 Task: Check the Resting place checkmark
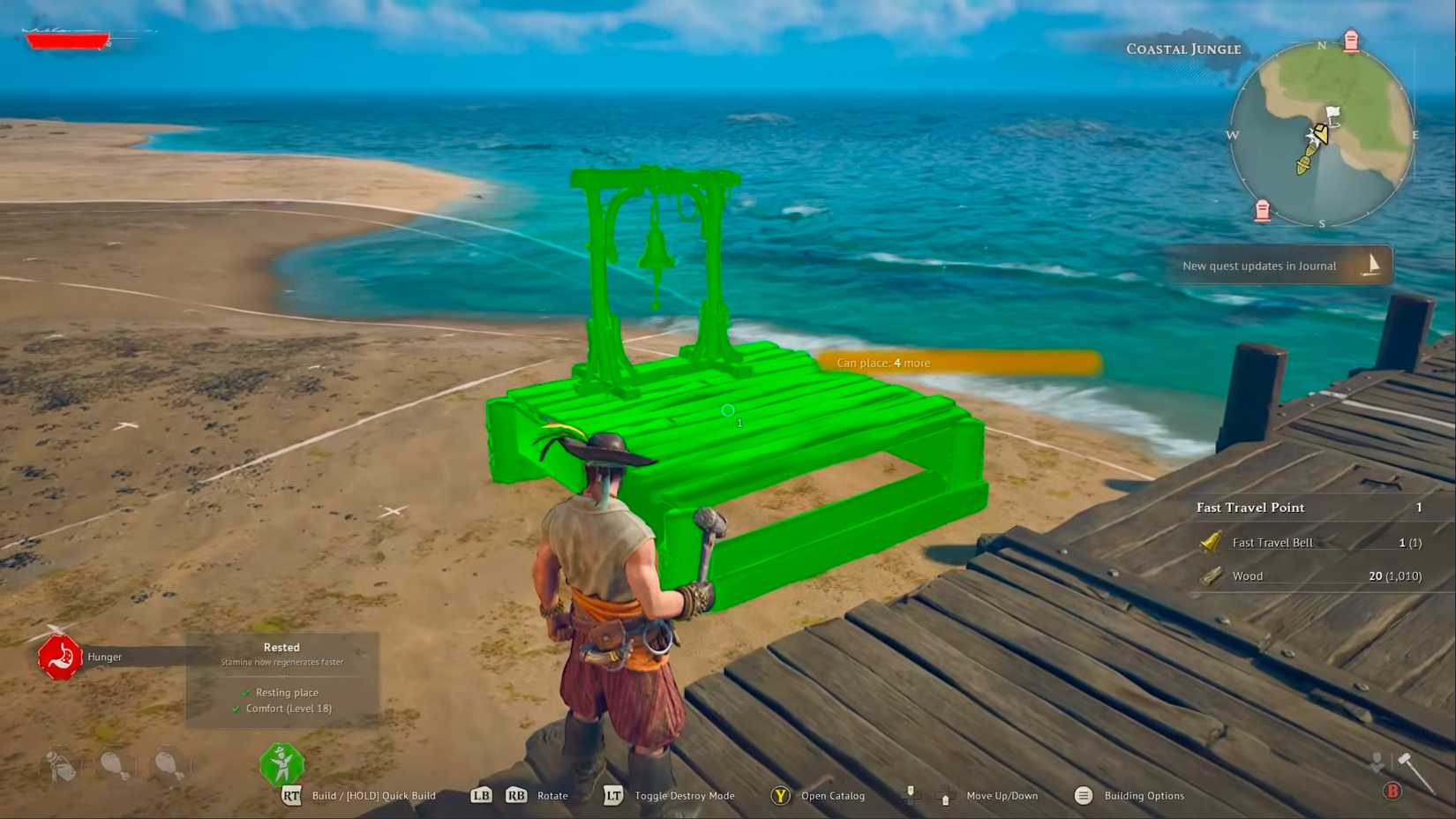tap(246, 693)
